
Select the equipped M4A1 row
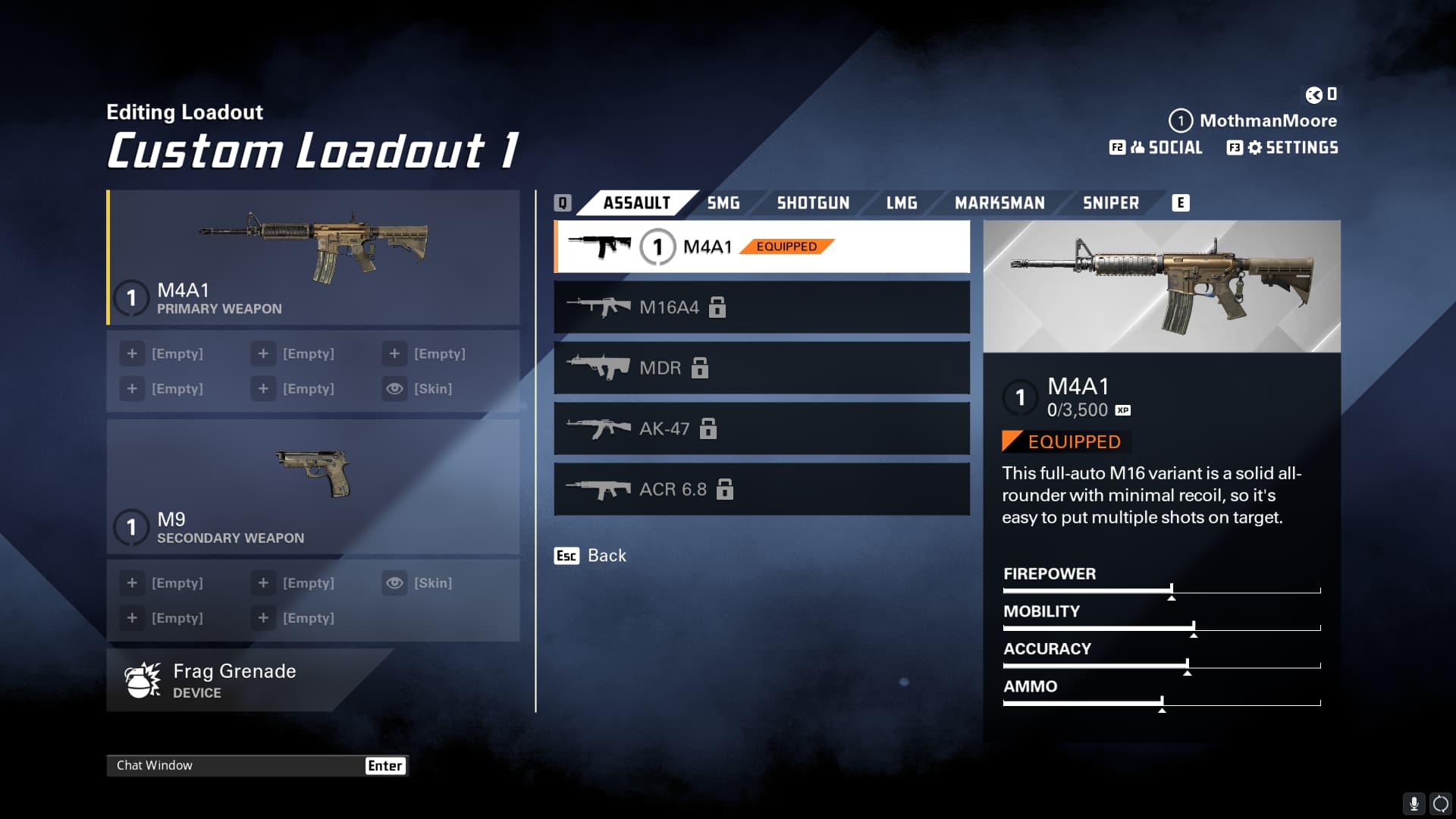[761, 246]
